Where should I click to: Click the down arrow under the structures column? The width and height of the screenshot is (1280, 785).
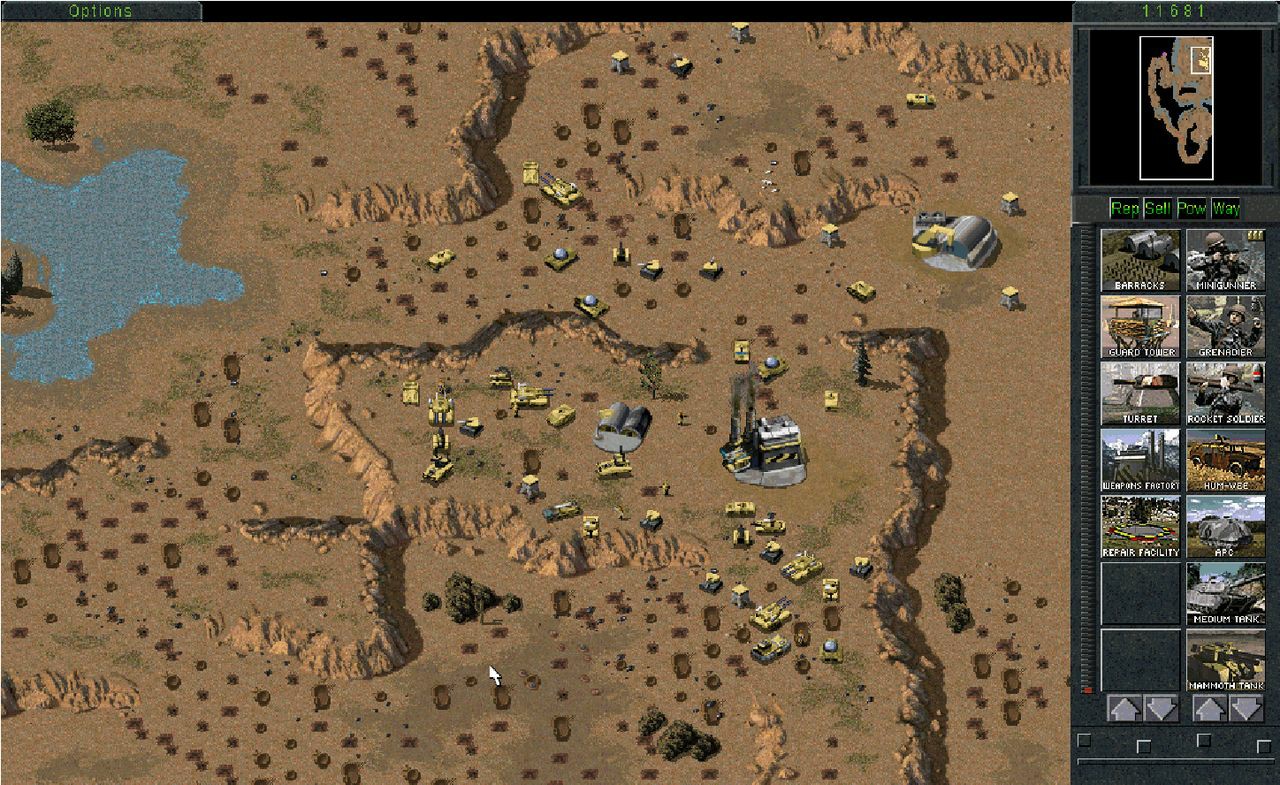(x=1161, y=709)
